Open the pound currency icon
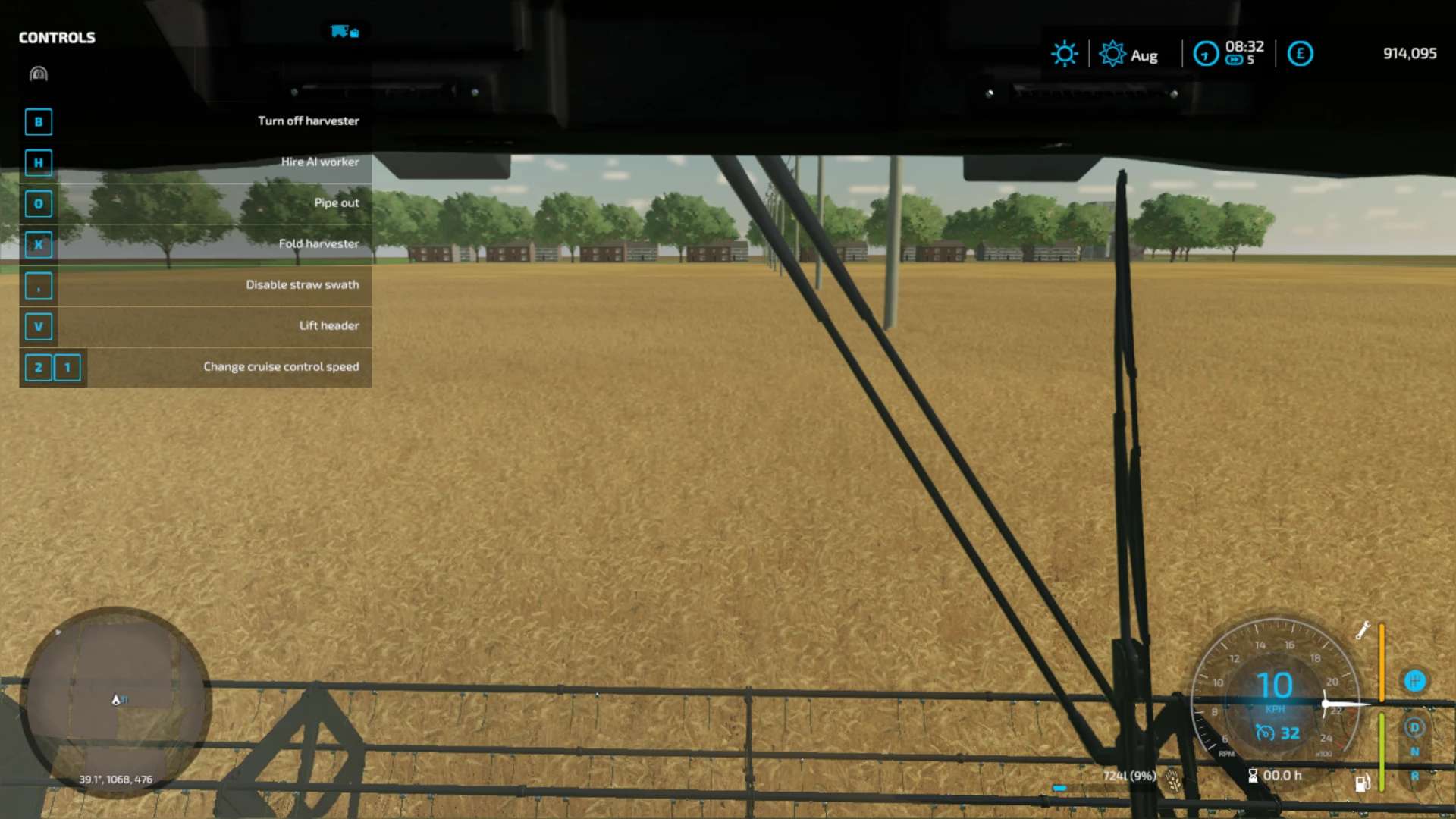Image resolution: width=1456 pixels, height=819 pixels. pyautogui.click(x=1300, y=54)
